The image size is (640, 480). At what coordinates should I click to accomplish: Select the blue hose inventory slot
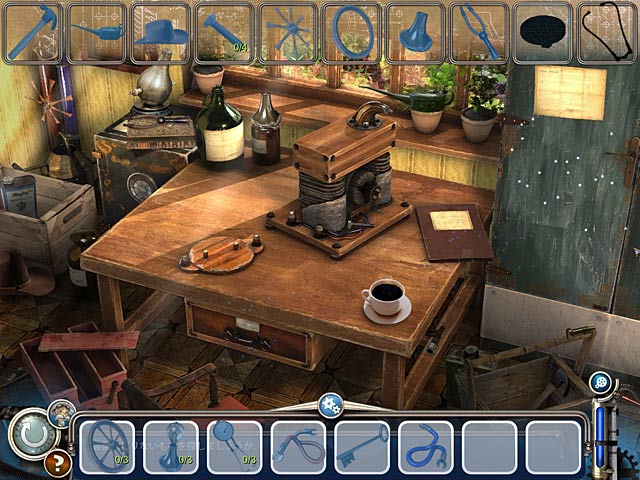pos(425,446)
